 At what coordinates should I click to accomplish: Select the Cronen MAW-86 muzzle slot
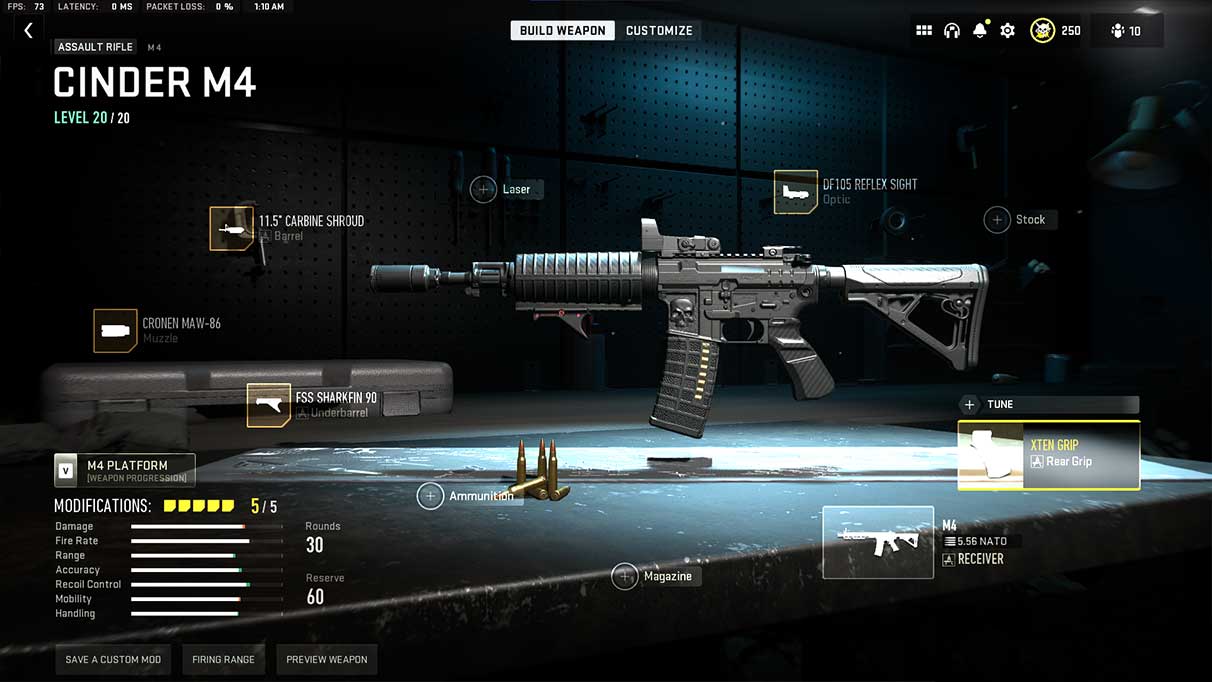coord(115,331)
